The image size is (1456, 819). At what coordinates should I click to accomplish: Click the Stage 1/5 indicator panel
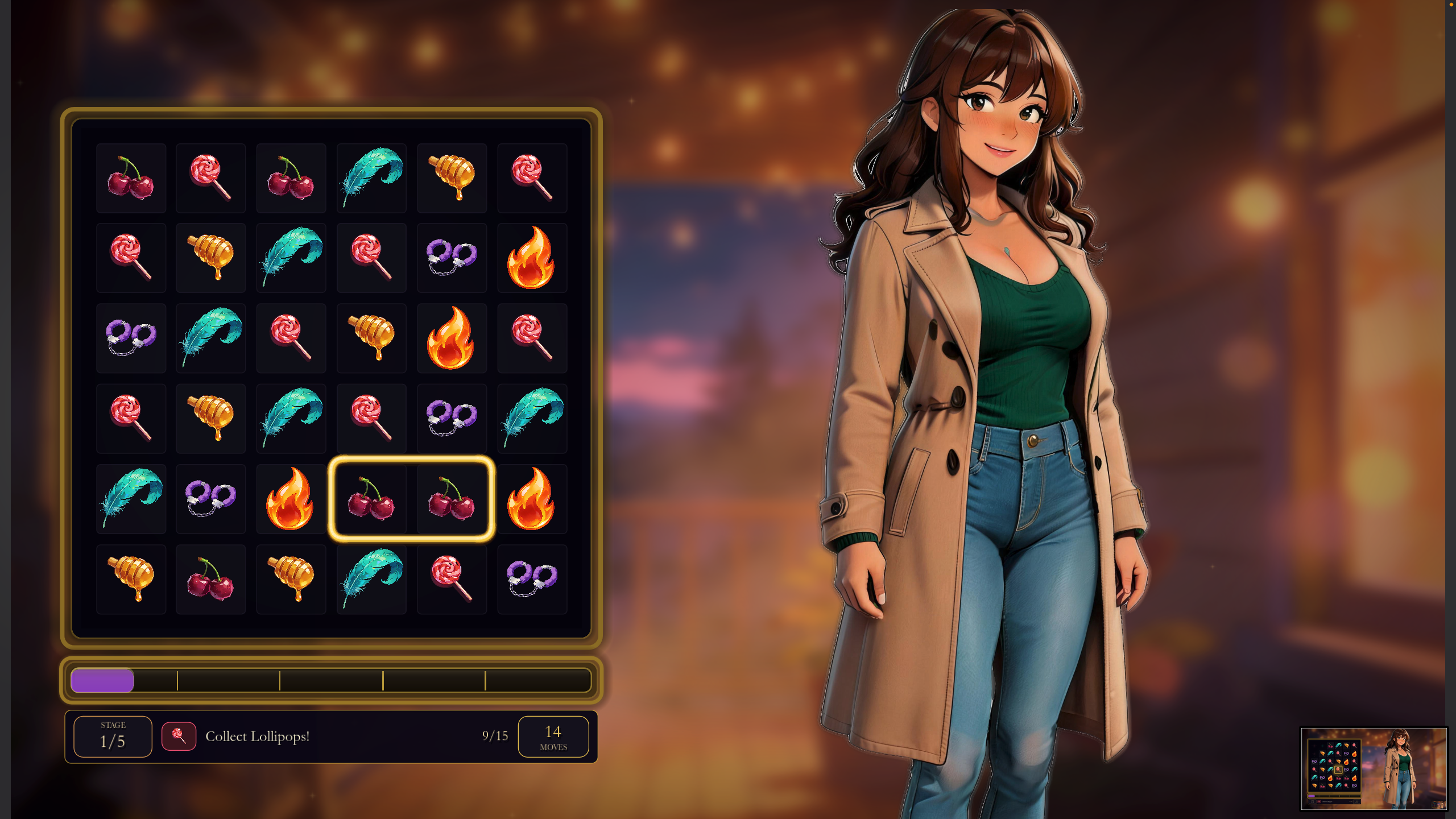(112, 735)
